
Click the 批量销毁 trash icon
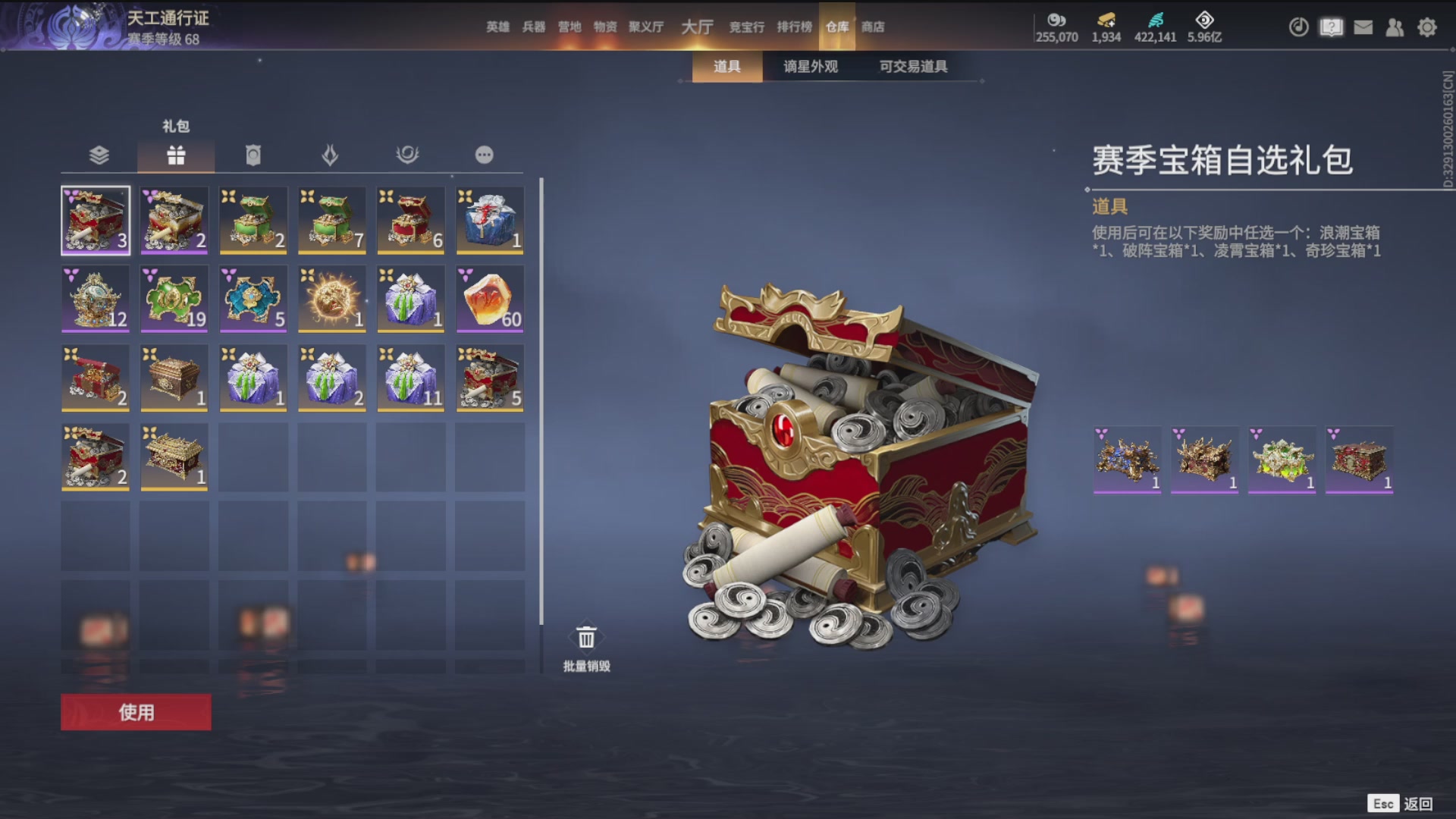click(585, 635)
